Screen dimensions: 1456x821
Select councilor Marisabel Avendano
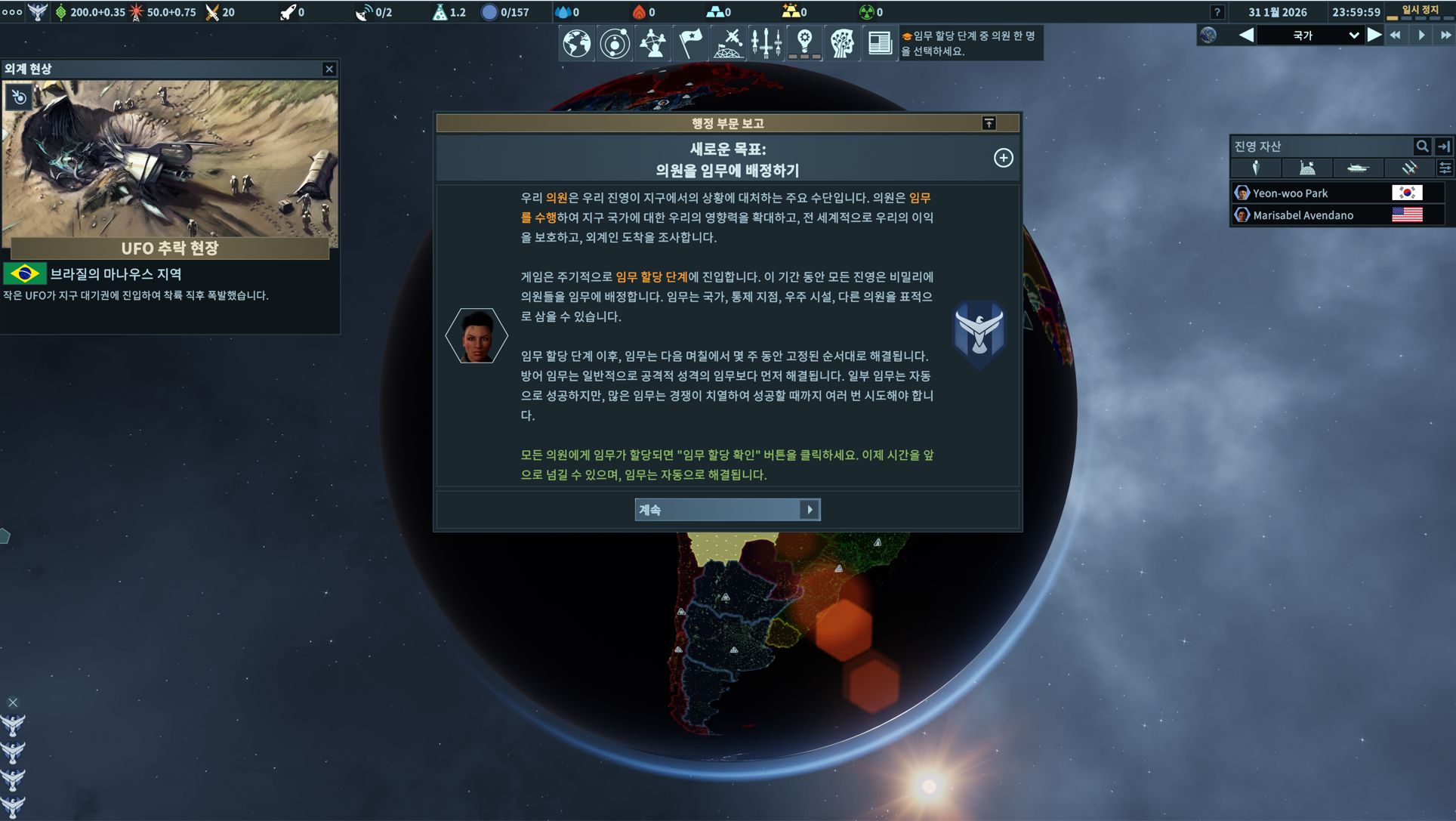click(x=1303, y=215)
